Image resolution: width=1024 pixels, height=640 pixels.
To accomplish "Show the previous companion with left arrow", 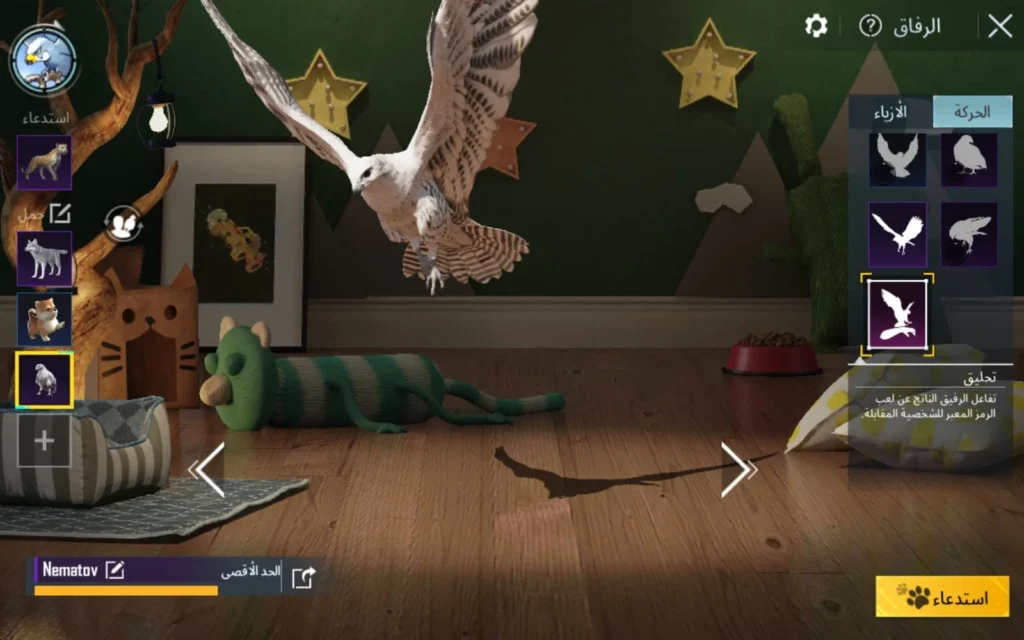I will (209, 470).
